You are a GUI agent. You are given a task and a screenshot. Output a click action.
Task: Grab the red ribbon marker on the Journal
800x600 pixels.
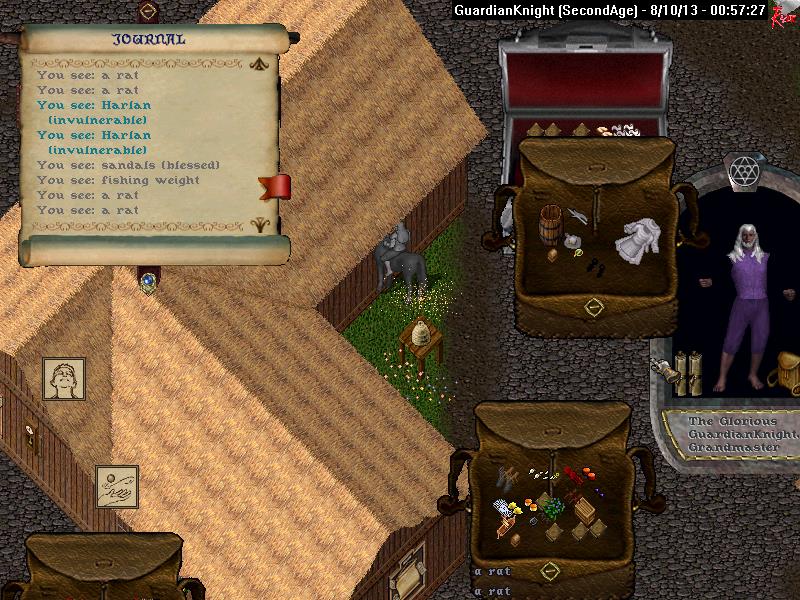coord(275,186)
